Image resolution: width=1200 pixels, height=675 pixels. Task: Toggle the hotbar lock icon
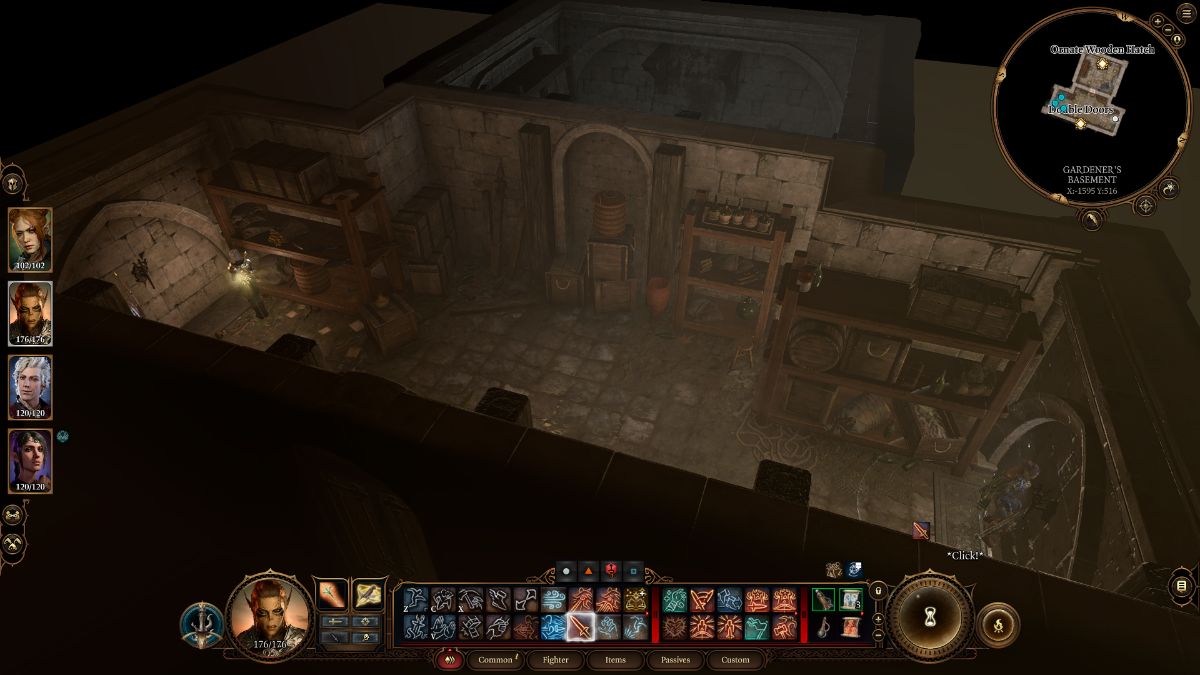tap(878, 592)
